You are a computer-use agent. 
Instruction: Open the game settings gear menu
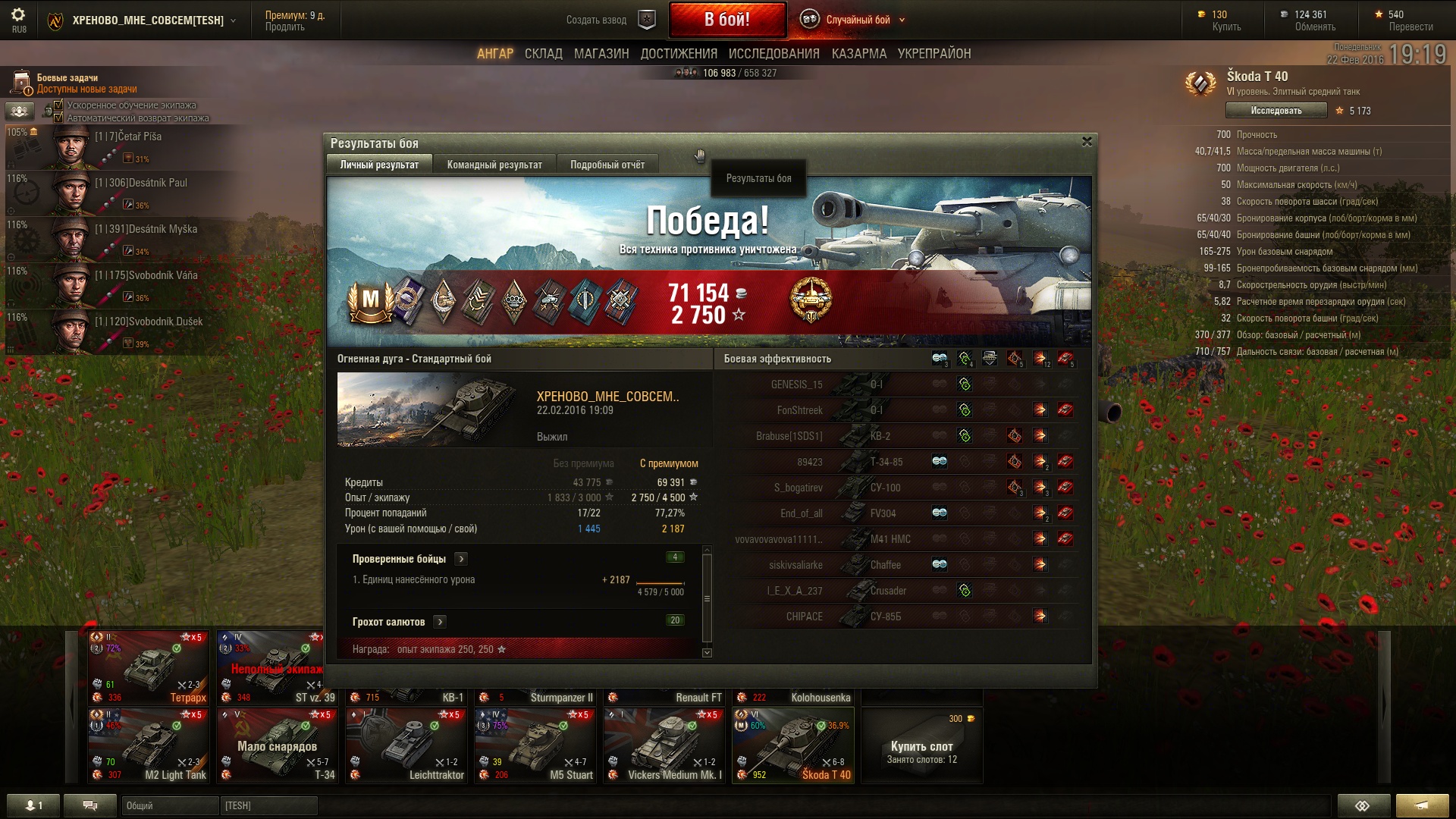click(x=18, y=18)
